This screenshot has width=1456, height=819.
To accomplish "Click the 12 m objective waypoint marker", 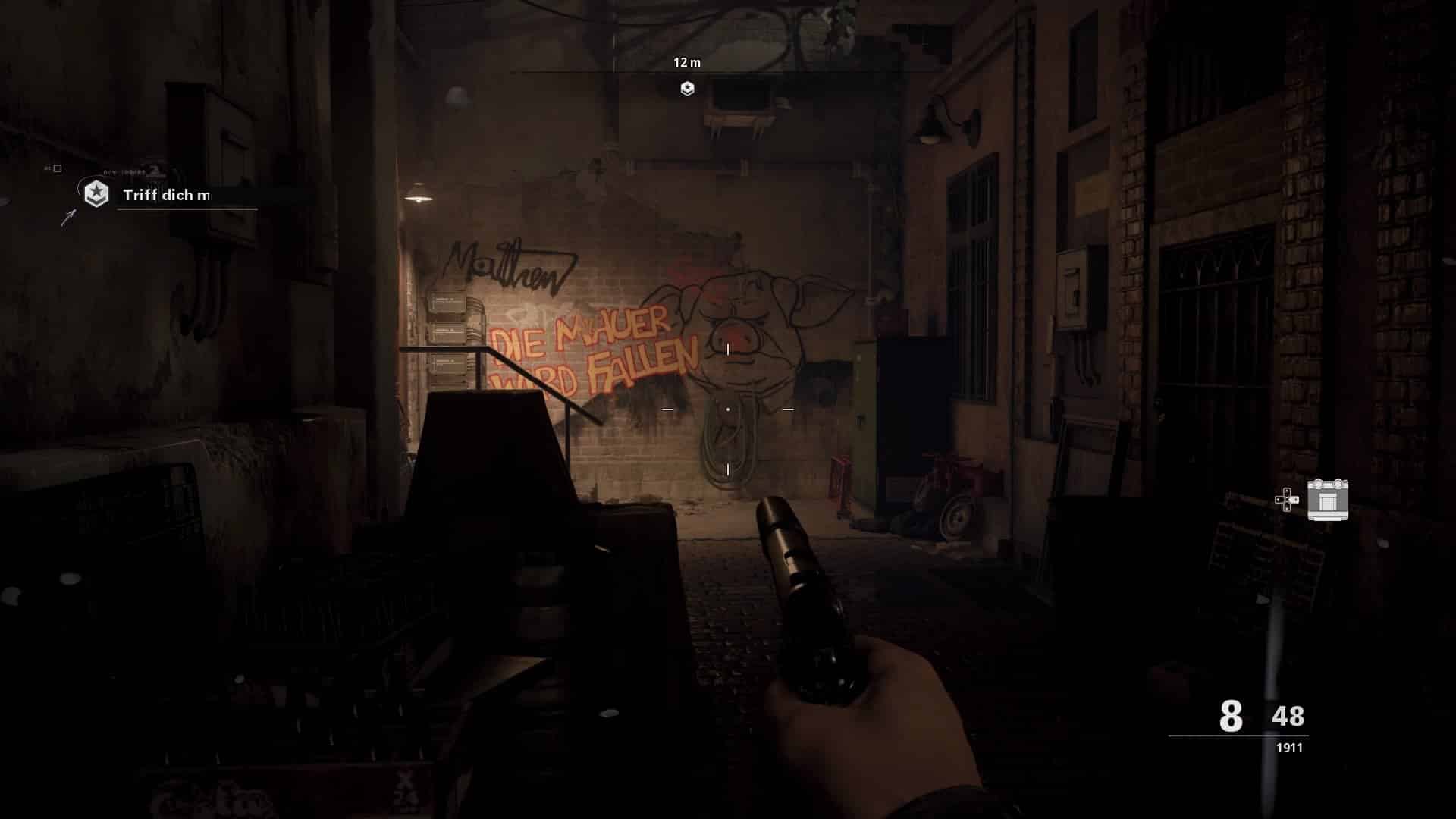I will (x=687, y=89).
